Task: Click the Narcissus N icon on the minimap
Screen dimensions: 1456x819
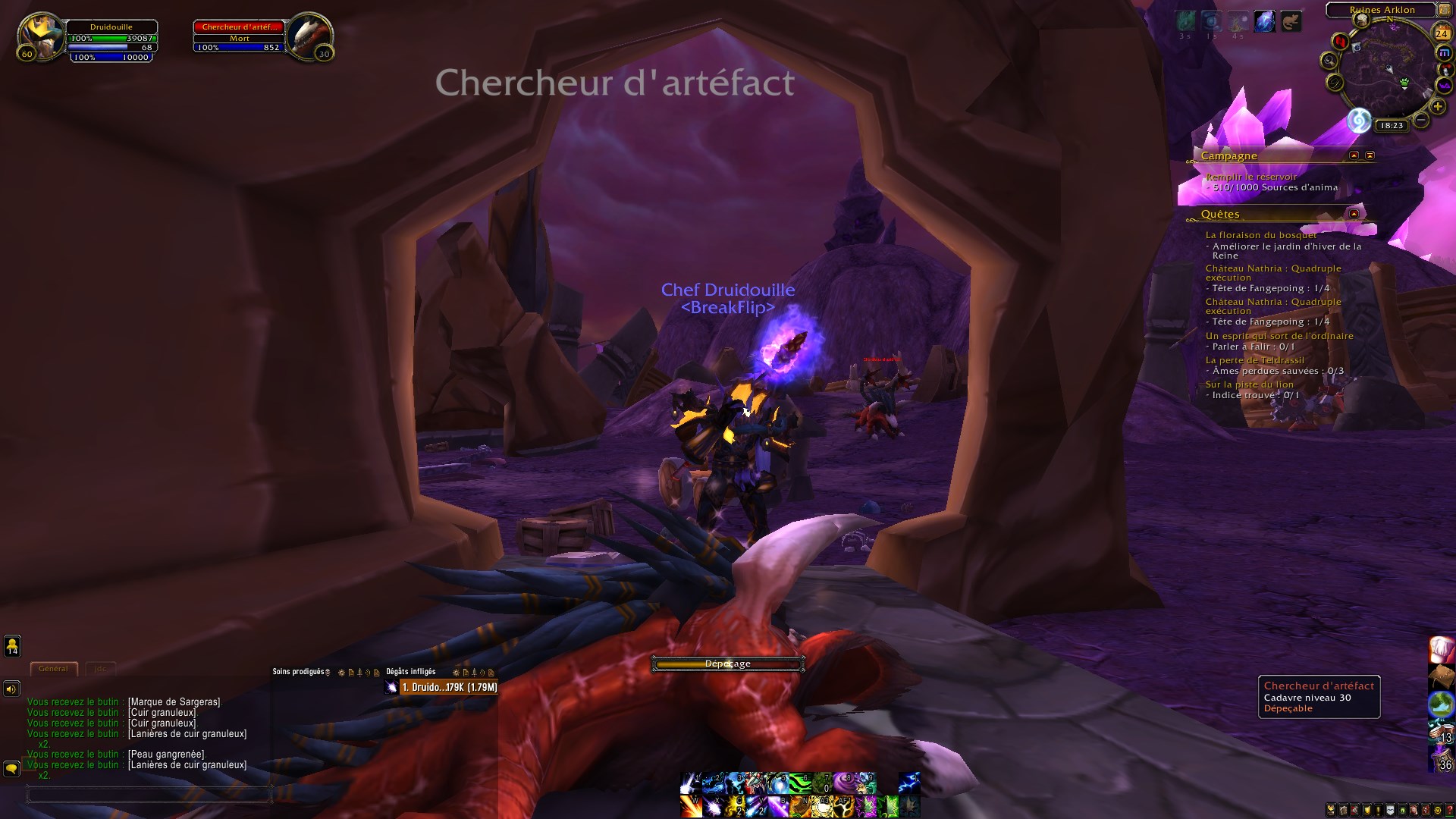Action: [1338, 41]
